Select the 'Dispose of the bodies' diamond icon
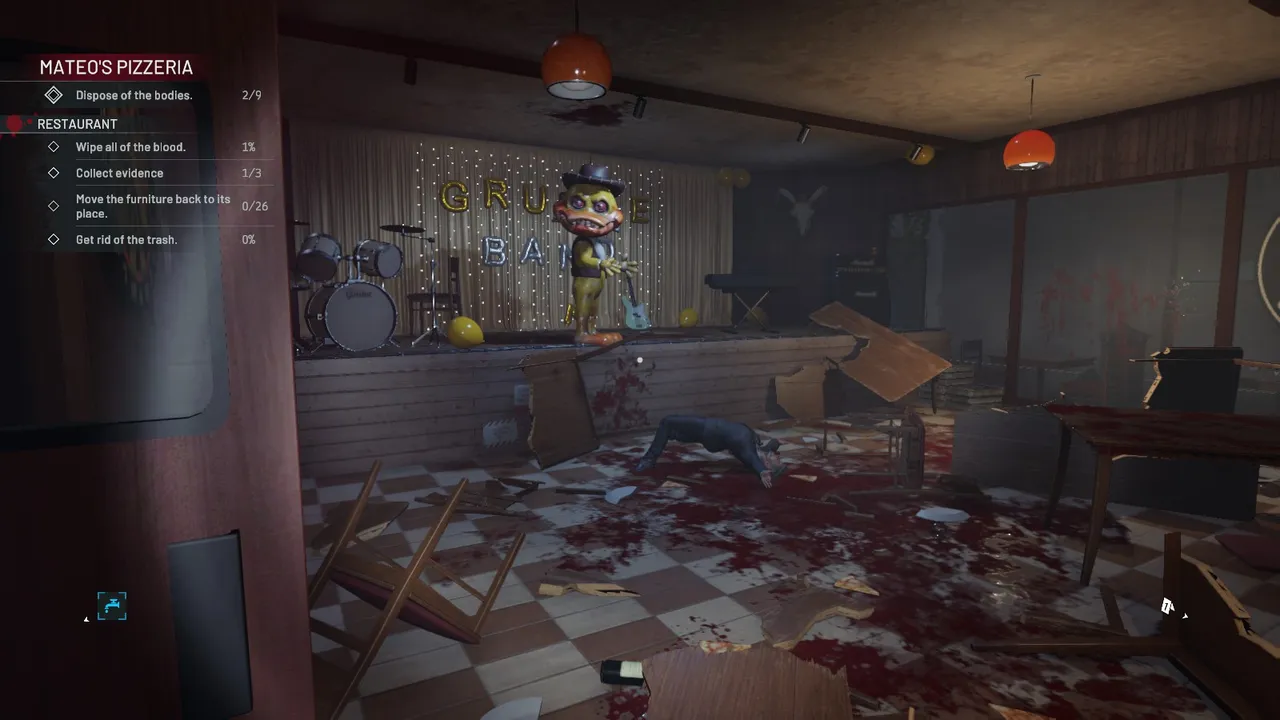Screen dimensions: 1280x720 (53, 94)
